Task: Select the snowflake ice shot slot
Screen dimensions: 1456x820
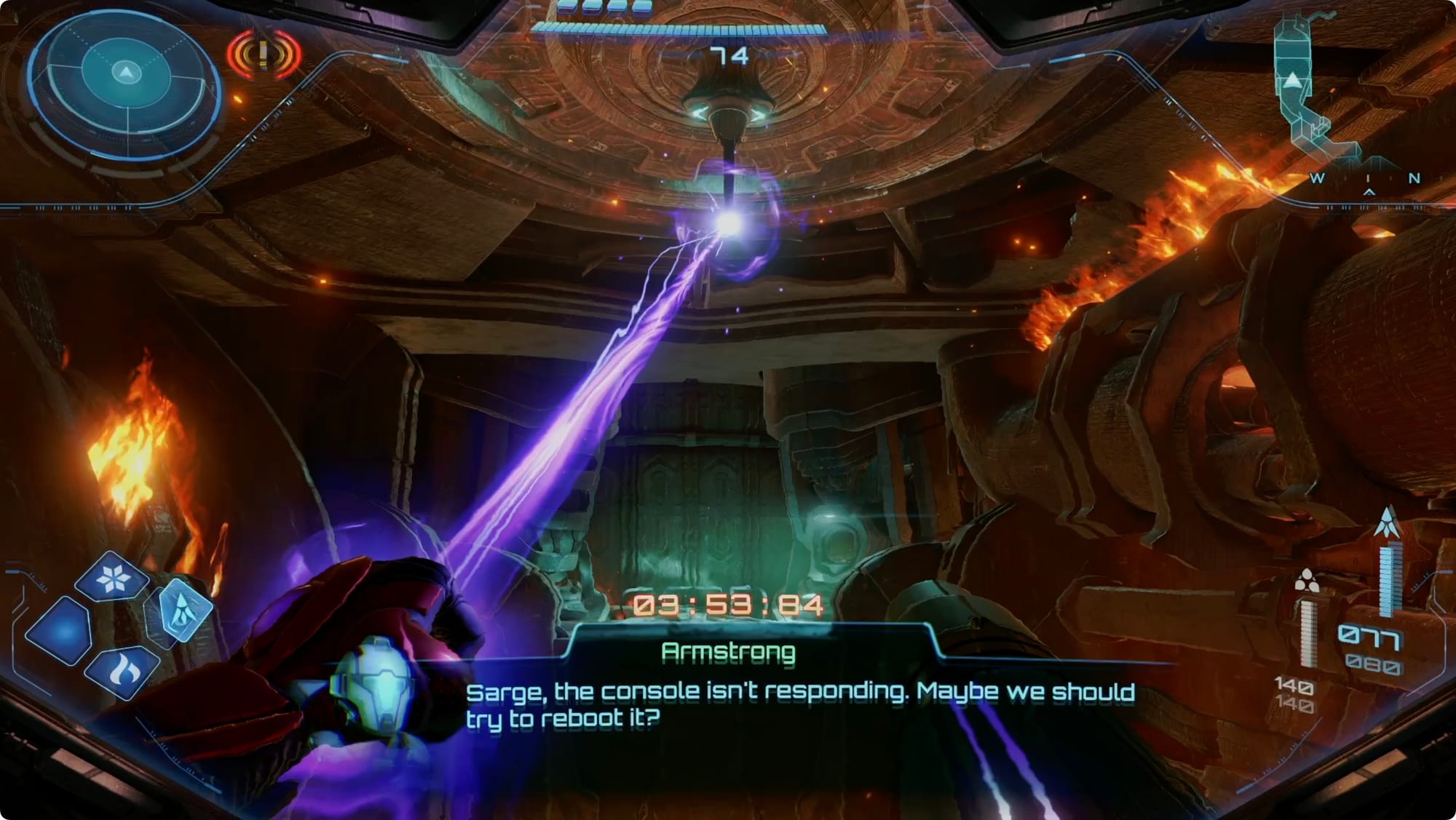Action: [113, 578]
